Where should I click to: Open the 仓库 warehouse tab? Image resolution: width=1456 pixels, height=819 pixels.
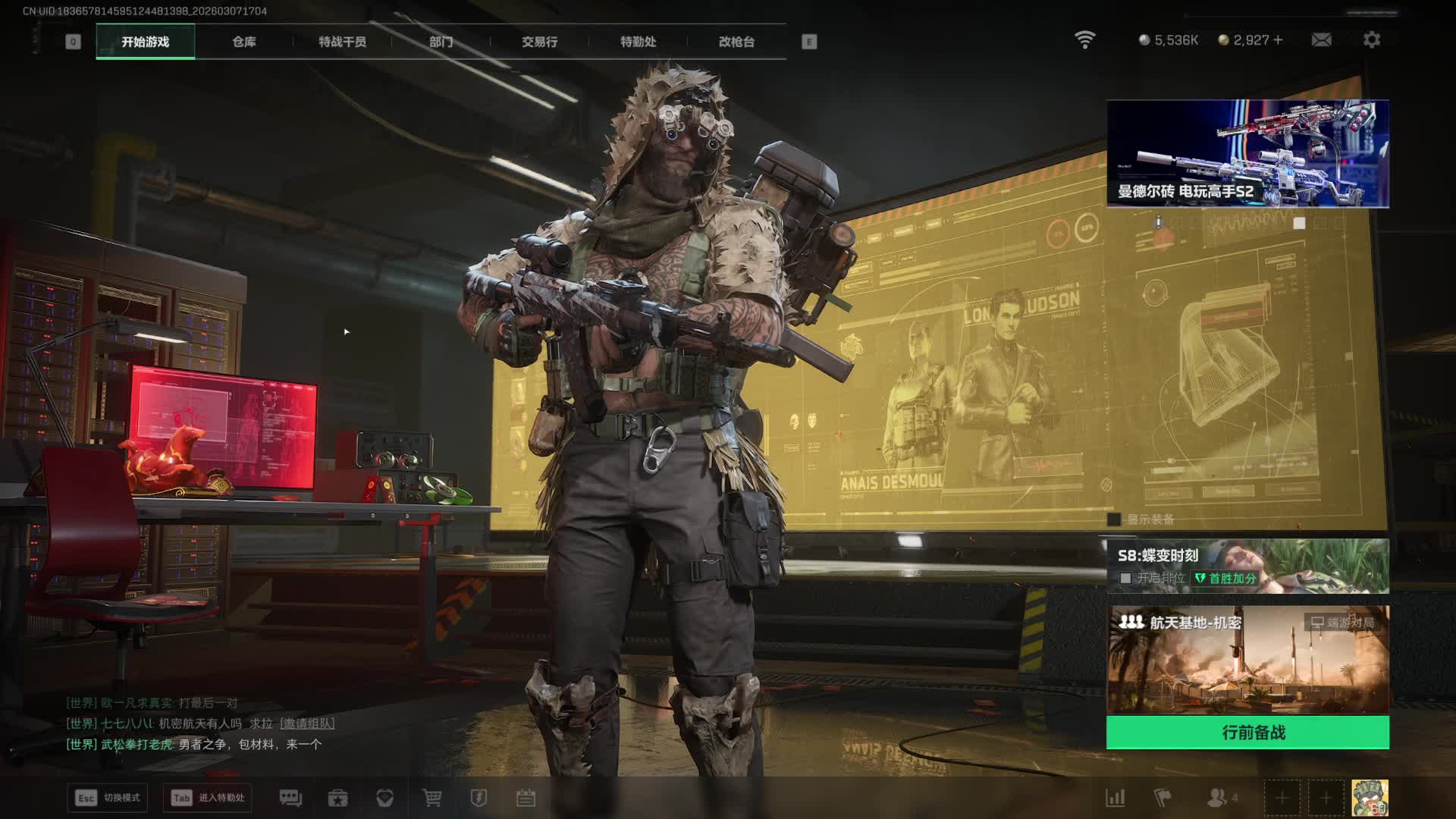click(243, 42)
